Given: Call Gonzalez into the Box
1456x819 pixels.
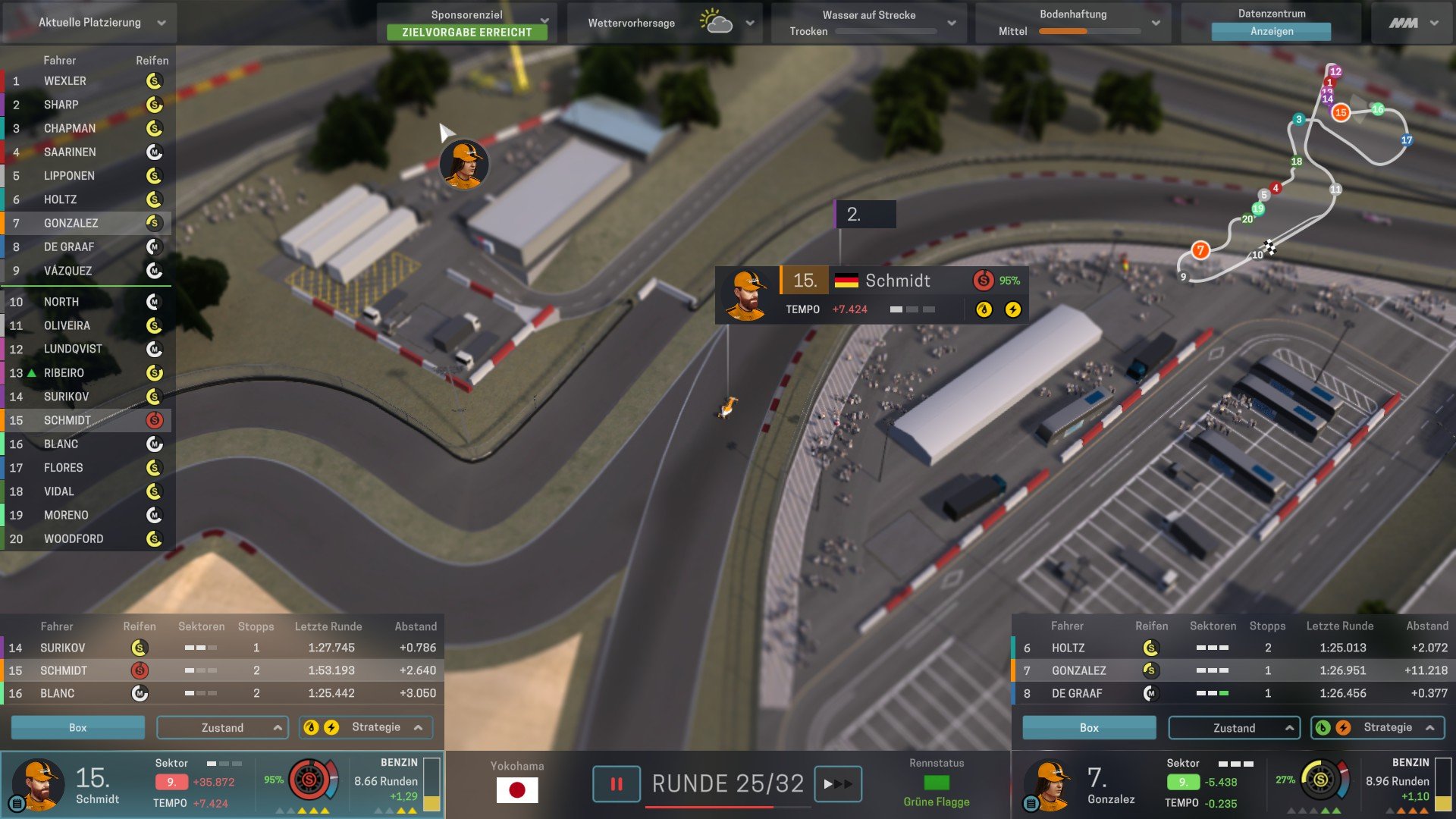Looking at the screenshot, I should click(x=1089, y=727).
